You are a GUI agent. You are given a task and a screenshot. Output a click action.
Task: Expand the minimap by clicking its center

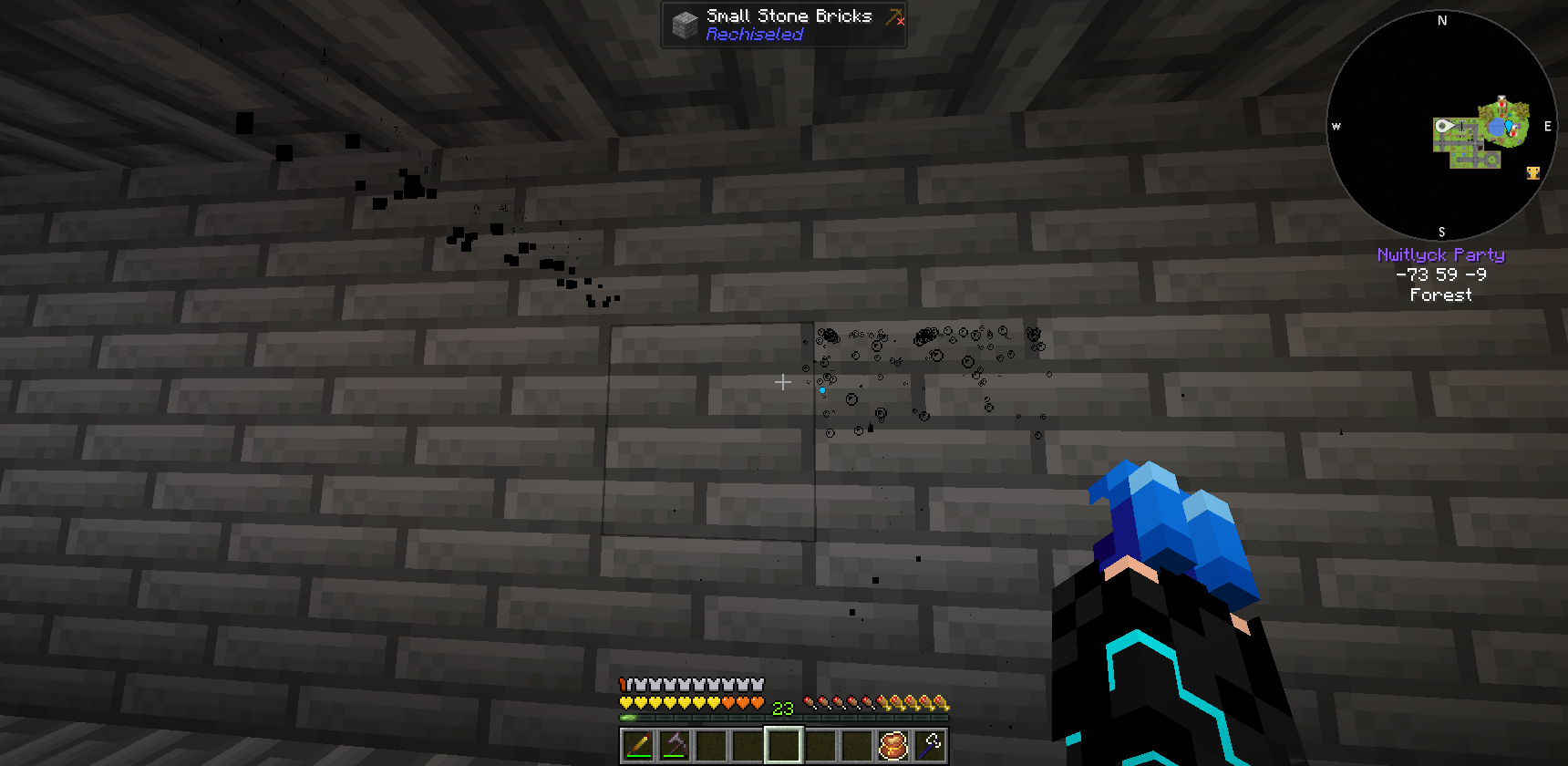pos(1440,126)
